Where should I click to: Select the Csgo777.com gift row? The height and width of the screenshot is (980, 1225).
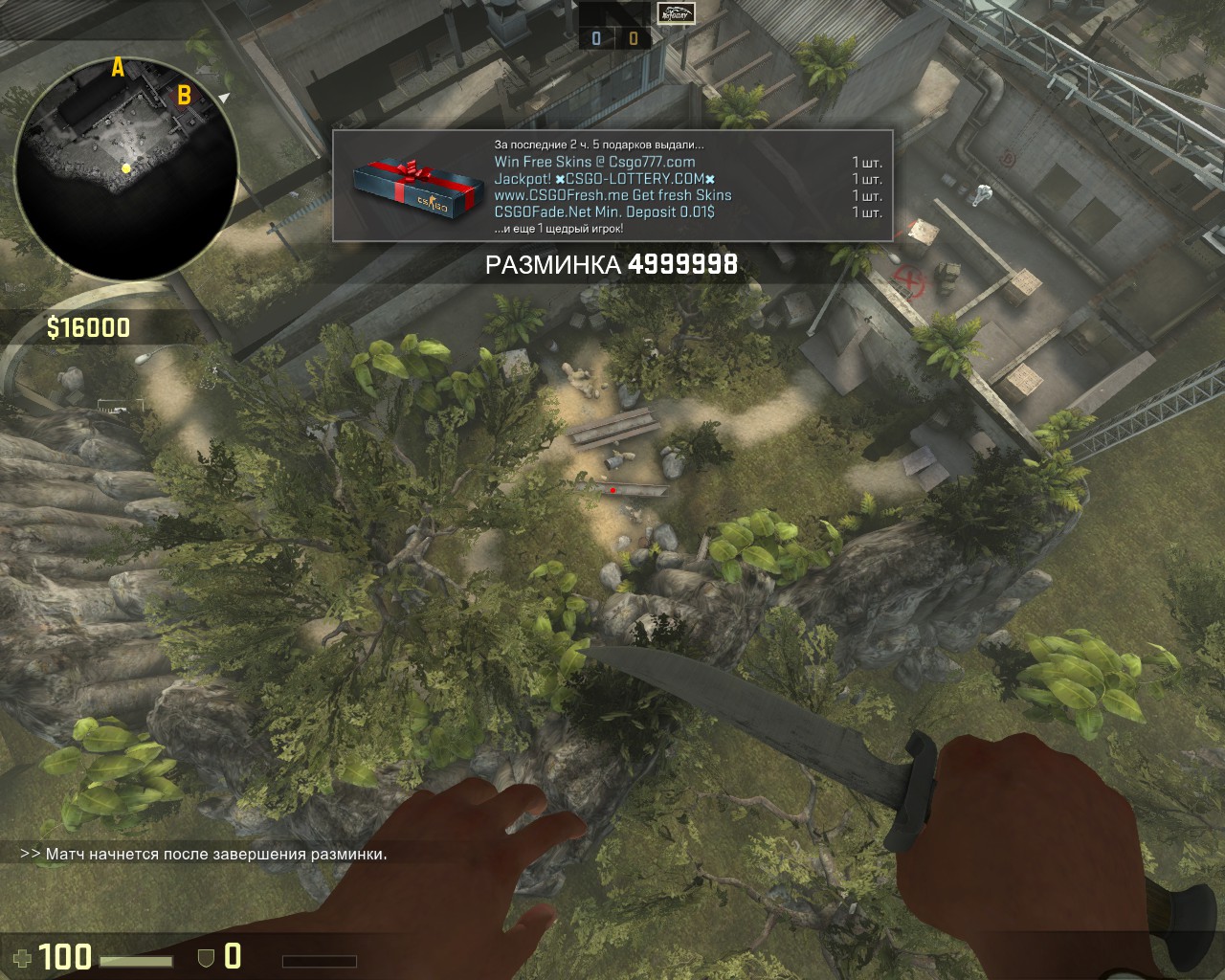(x=594, y=162)
